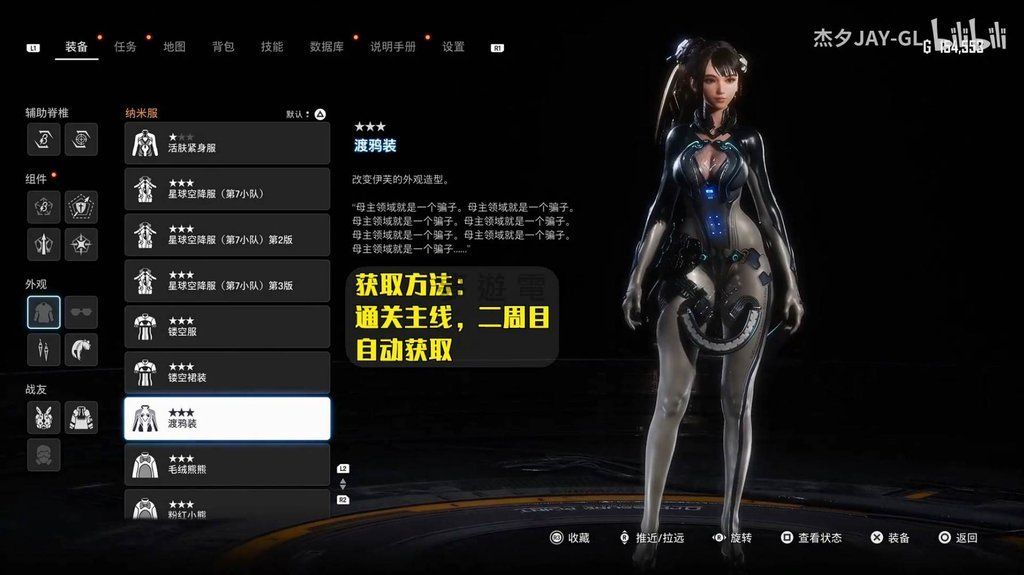Select the 活肤紧身服 nano suit
The image size is (1024, 575).
click(x=227, y=143)
